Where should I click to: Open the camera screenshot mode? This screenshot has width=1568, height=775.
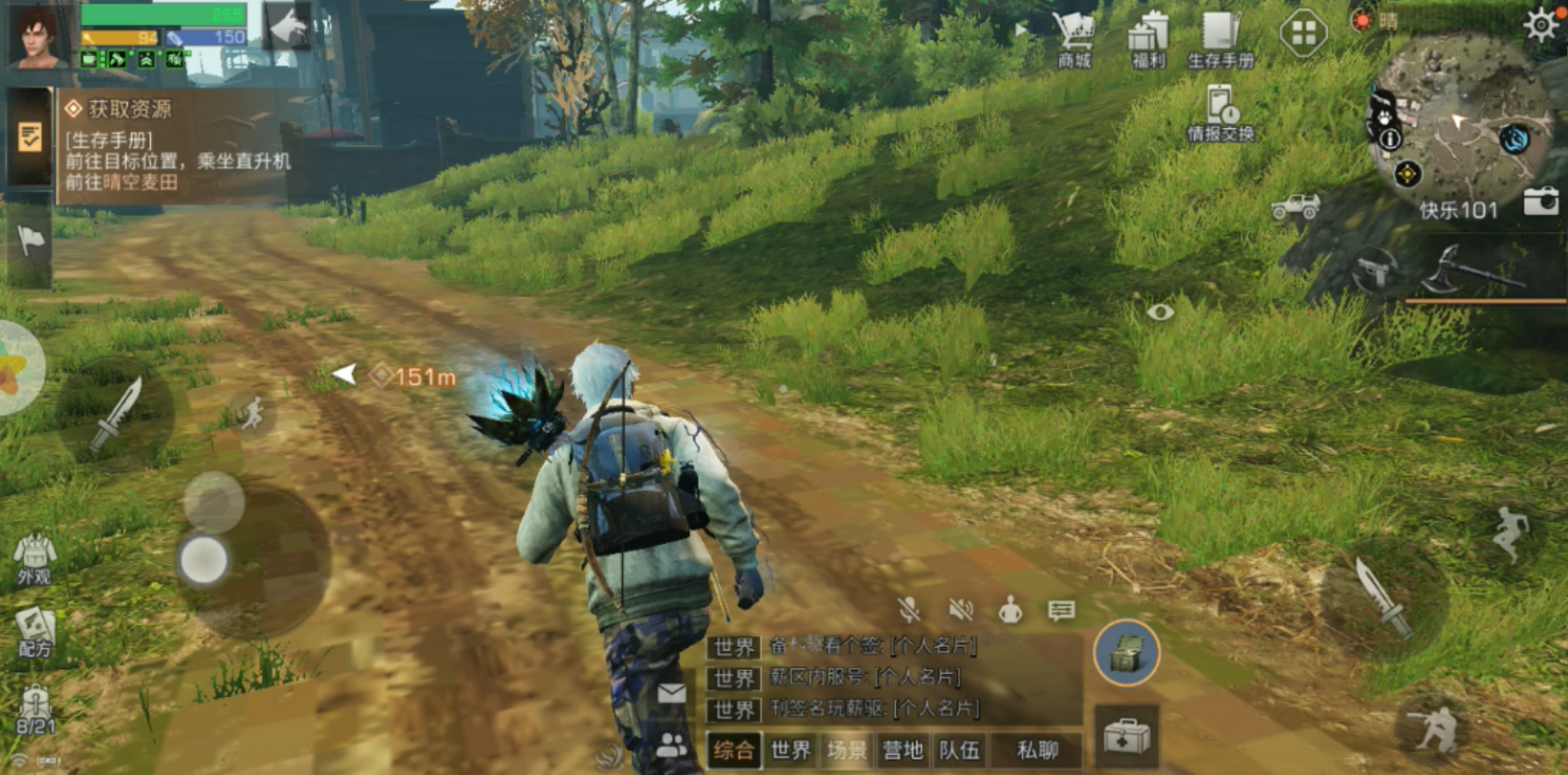[x=1540, y=201]
